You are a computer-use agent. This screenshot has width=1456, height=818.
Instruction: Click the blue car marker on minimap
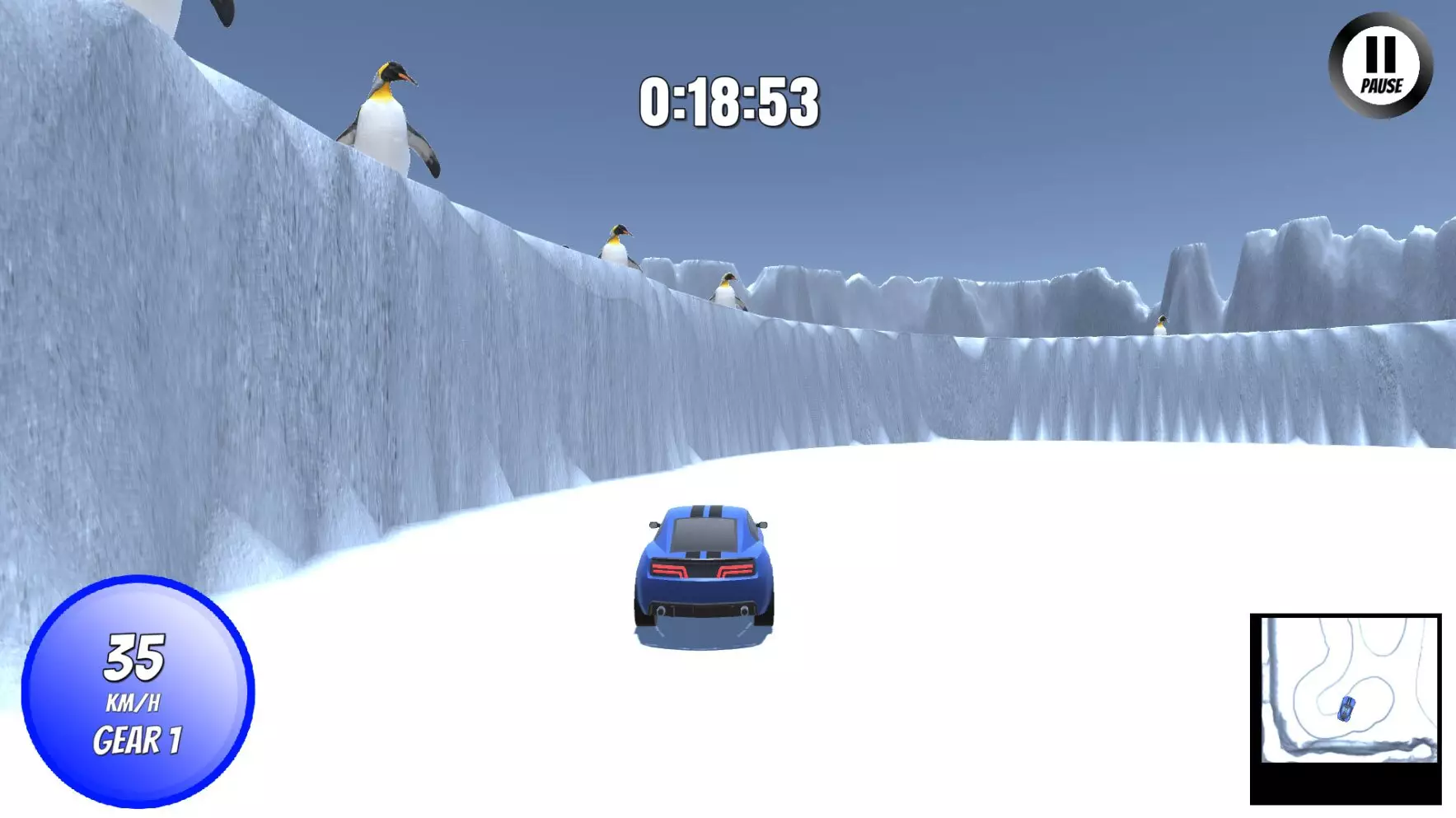pyautogui.click(x=1345, y=710)
